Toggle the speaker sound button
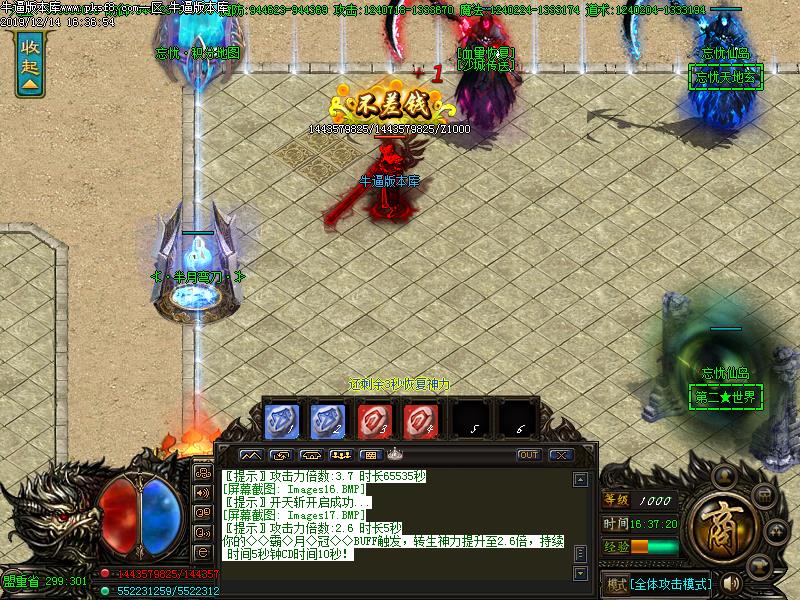This screenshot has height=600, width=800. point(731,582)
